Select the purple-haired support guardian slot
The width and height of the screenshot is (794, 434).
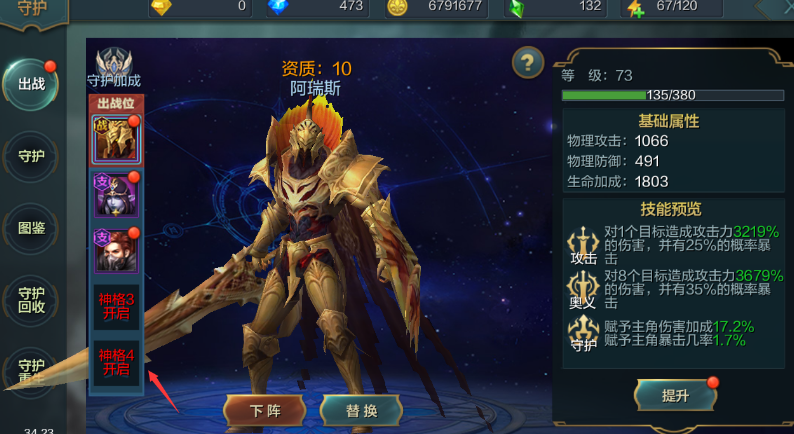pos(115,194)
